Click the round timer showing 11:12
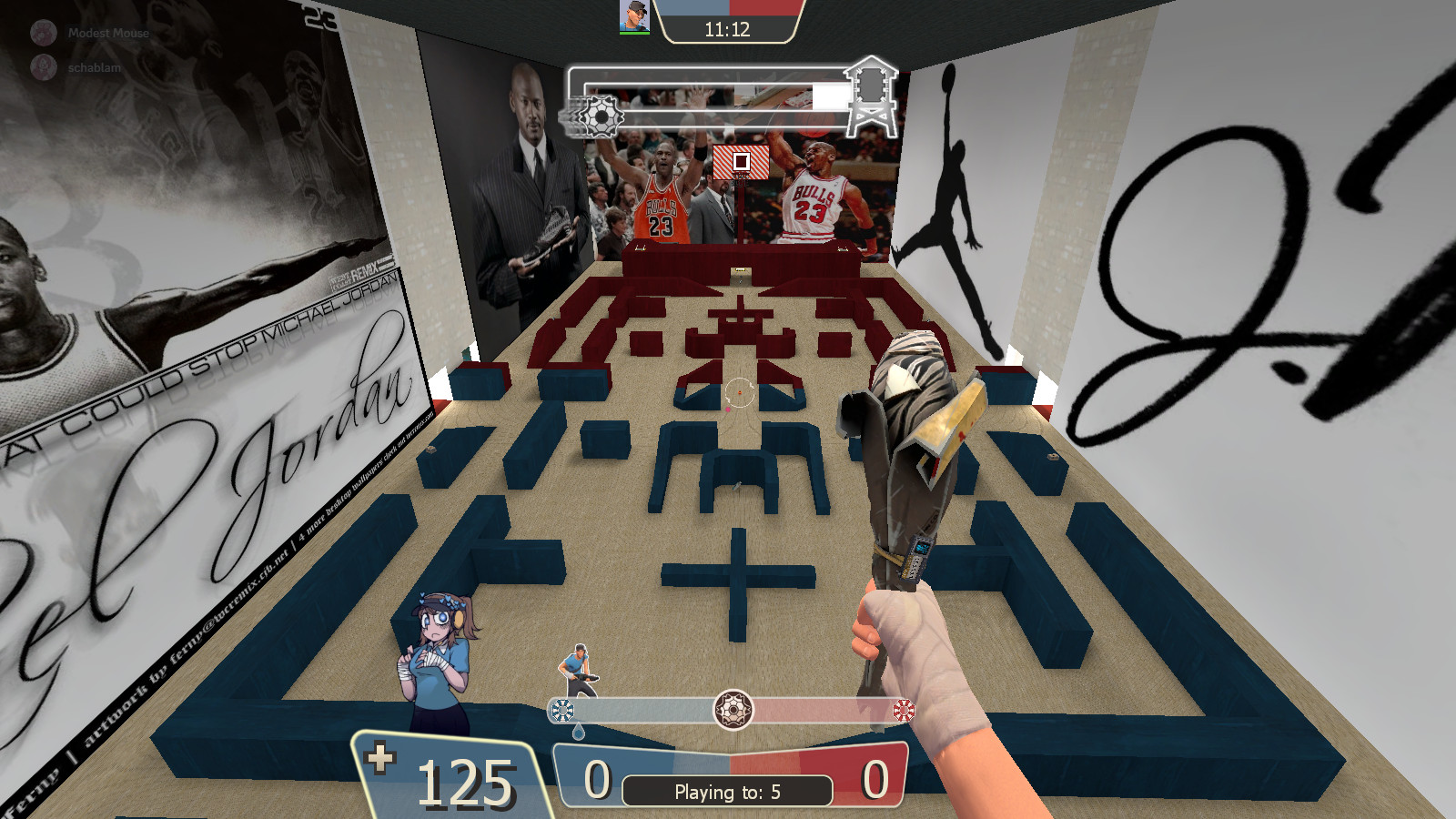Viewport: 1456px width, 819px height. click(x=728, y=27)
